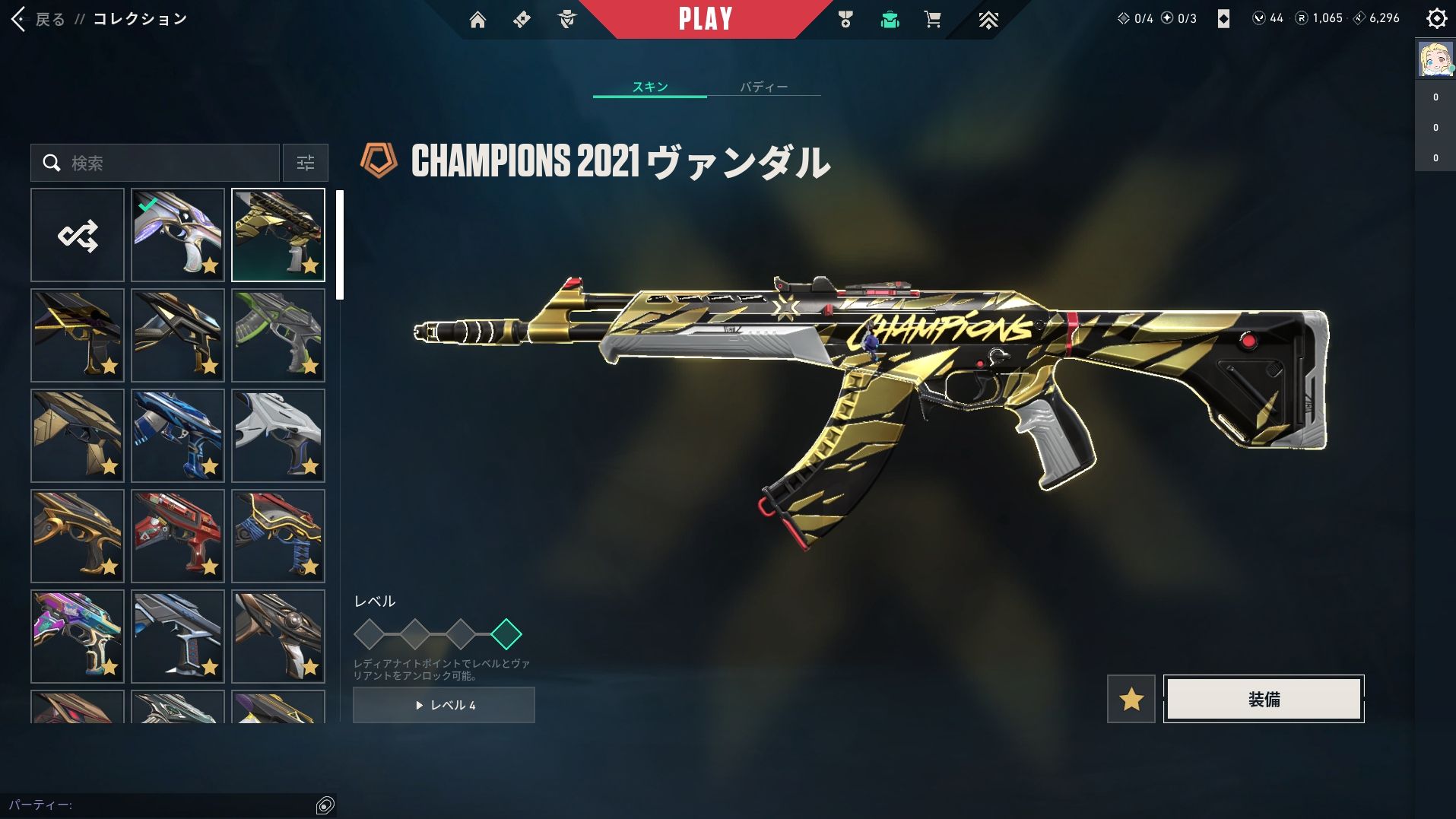
Task: Switch to the バディー tab
Action: coord(763,87)
